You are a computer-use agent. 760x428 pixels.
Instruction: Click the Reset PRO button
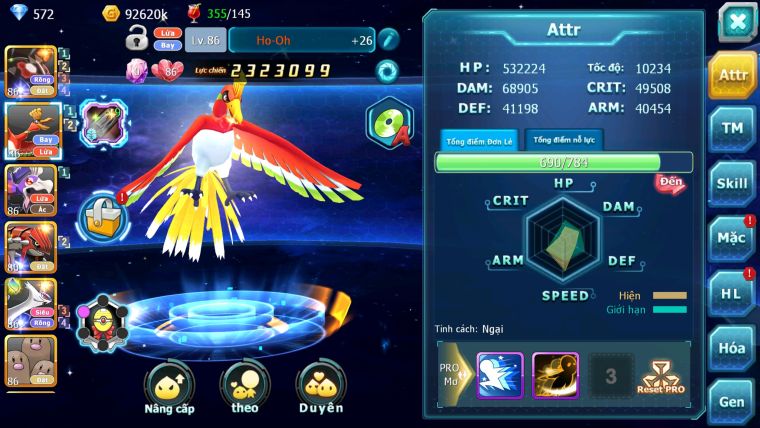coord(661,376)
